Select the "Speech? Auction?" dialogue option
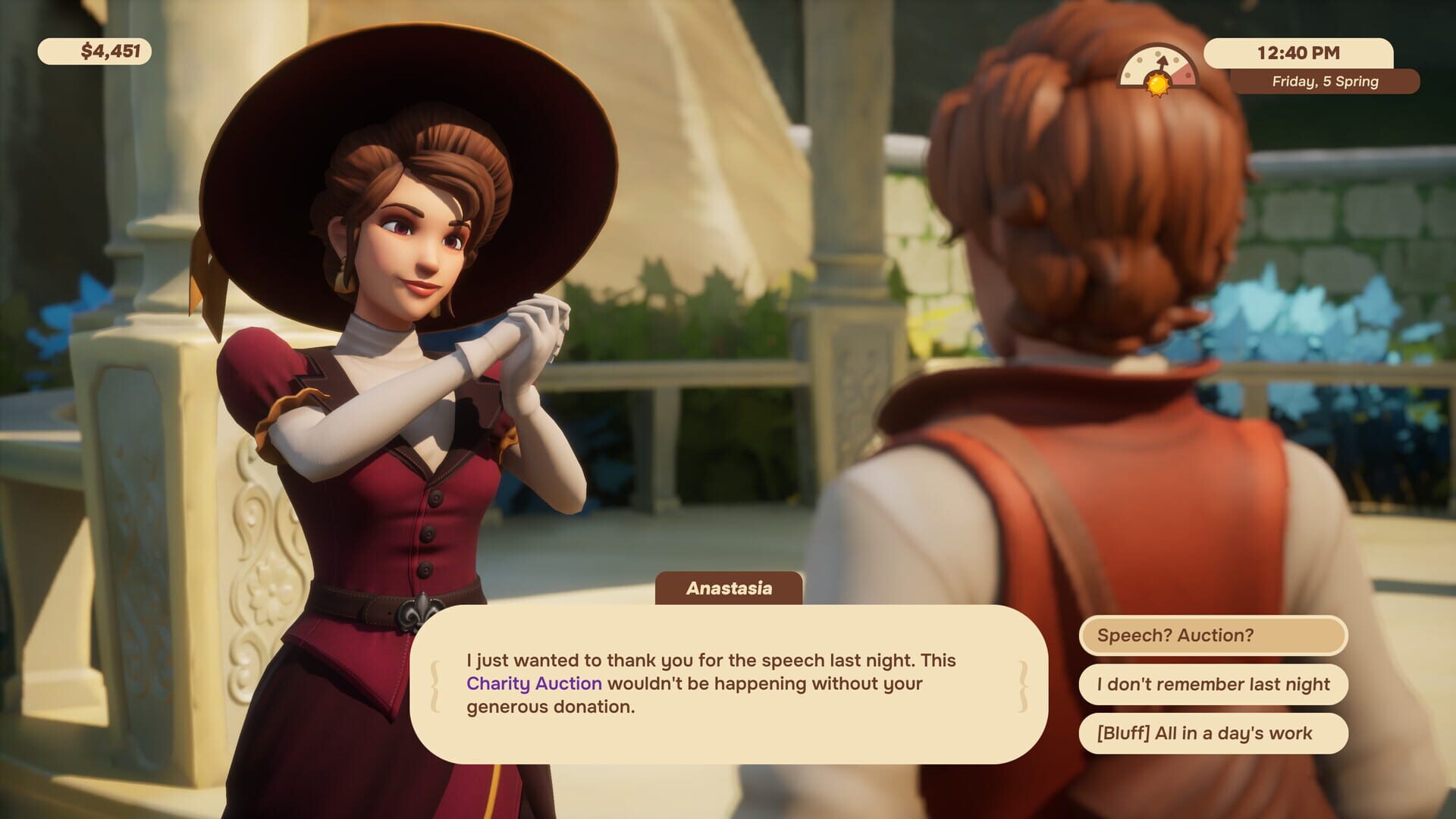 click(1216, 637)
